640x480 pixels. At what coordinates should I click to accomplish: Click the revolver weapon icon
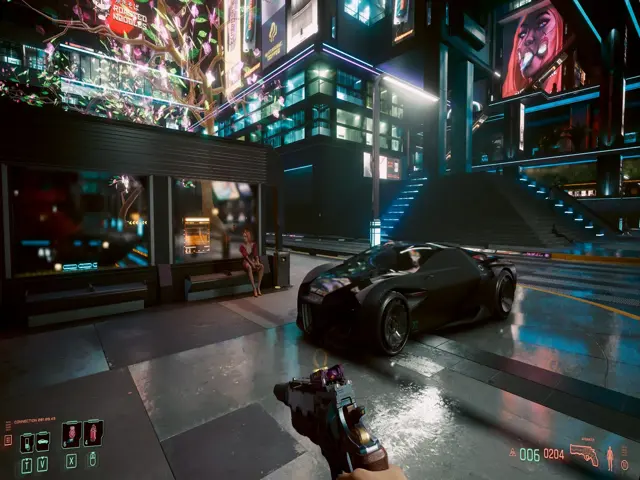pyautogui.click(x=583, y=454)
